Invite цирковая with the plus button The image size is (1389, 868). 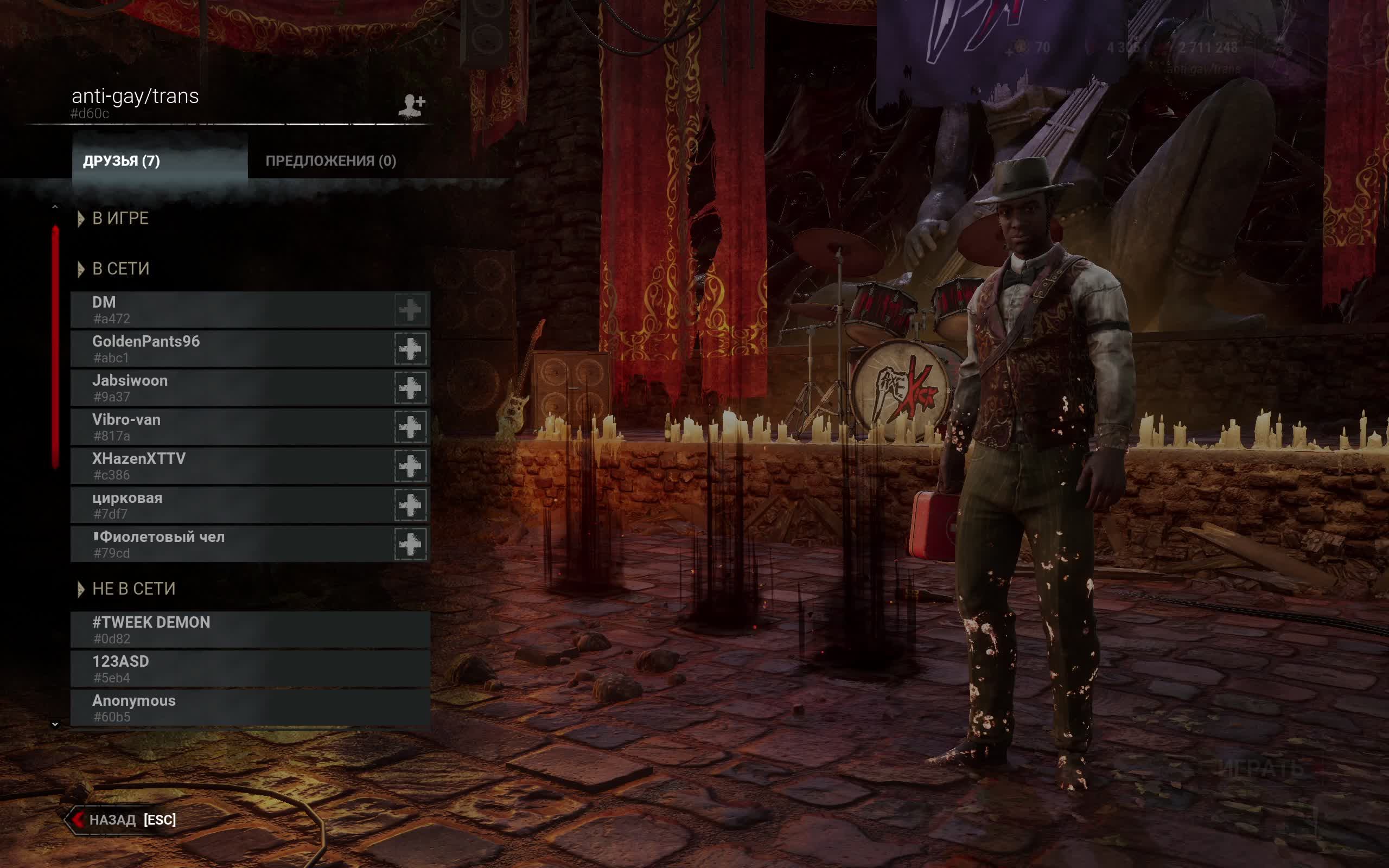click(x=410, y=505)
